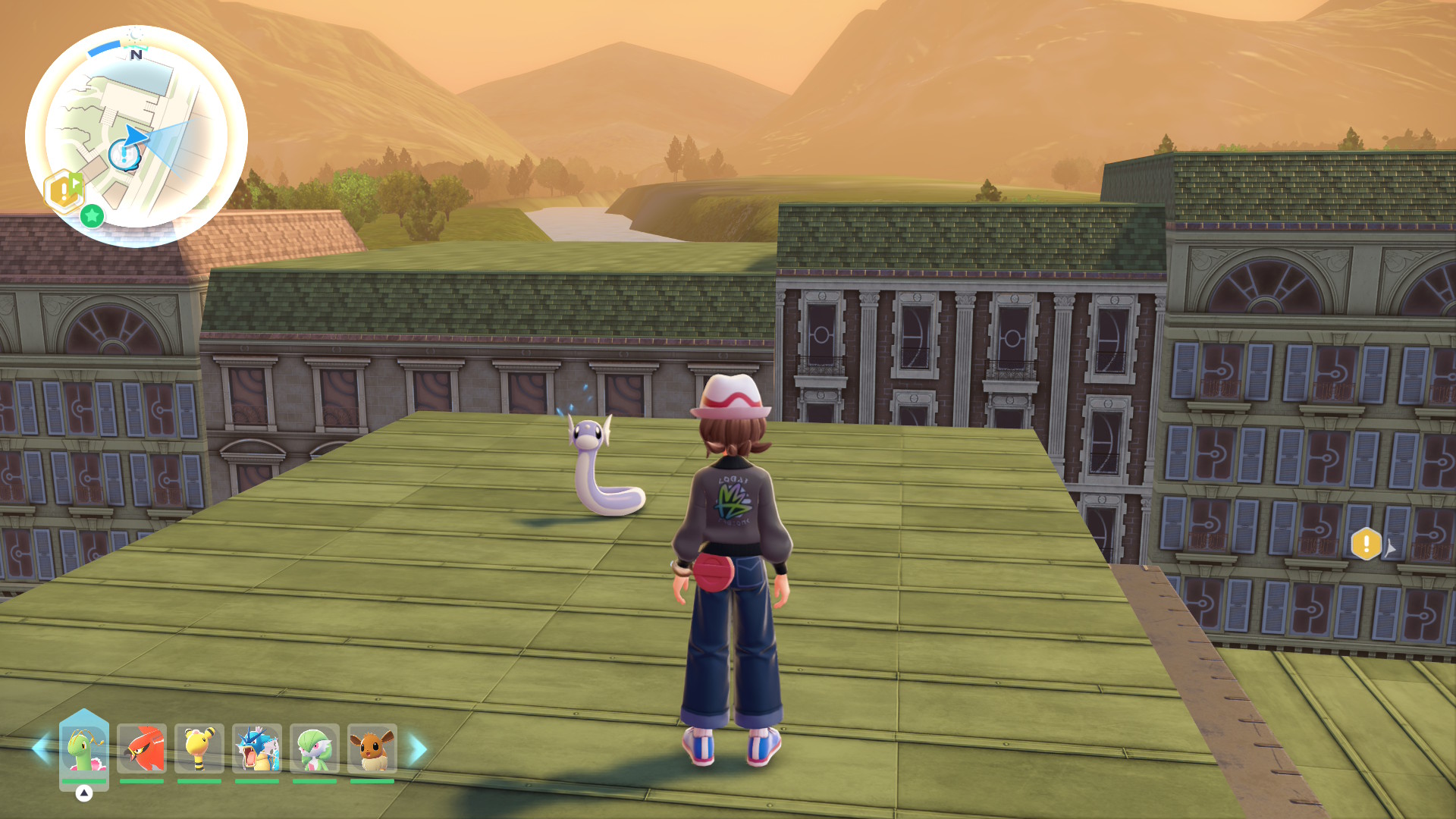Select the Gyarados party slot

[257, 748]
